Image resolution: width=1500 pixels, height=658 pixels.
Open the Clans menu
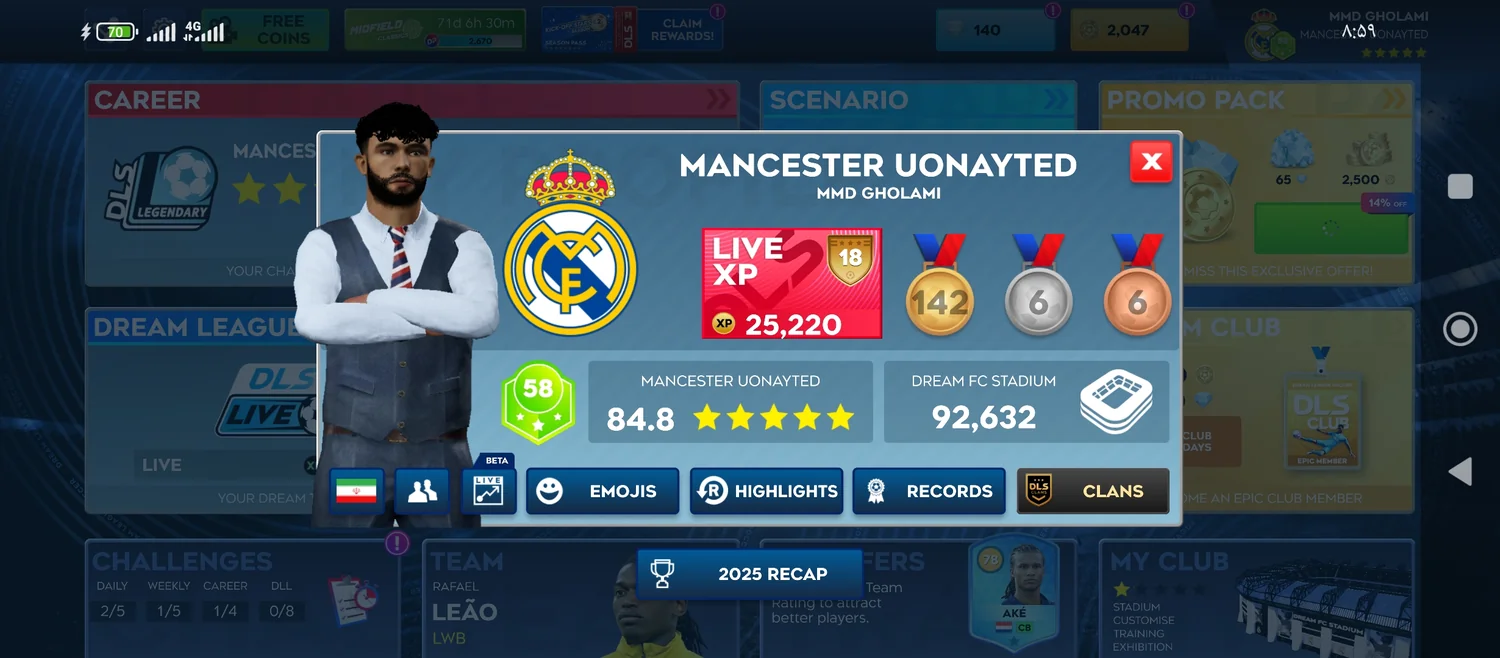click(x=1093, y=491)
